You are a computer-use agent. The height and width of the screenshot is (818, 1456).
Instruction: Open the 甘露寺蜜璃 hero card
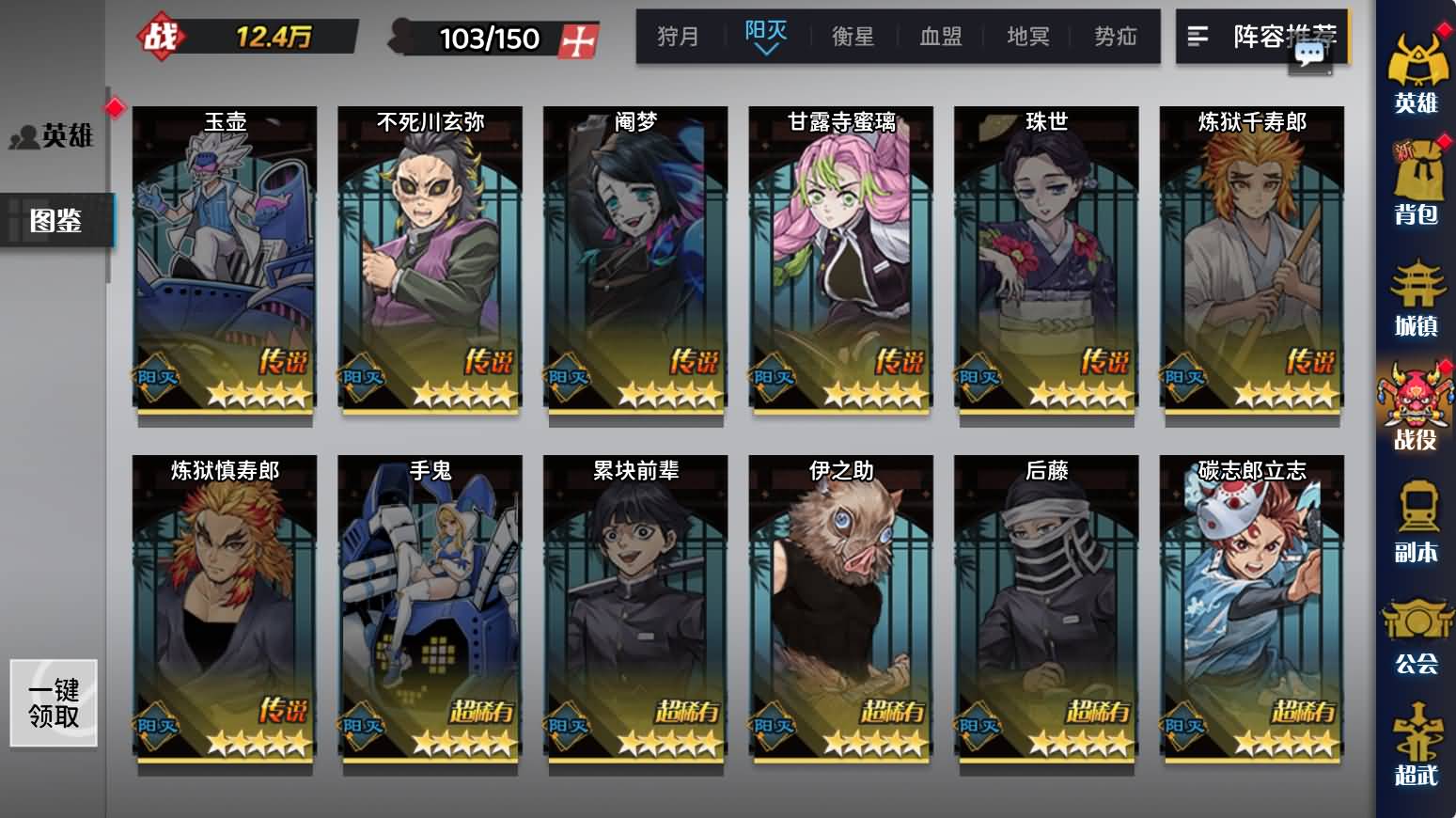point(840,259)
